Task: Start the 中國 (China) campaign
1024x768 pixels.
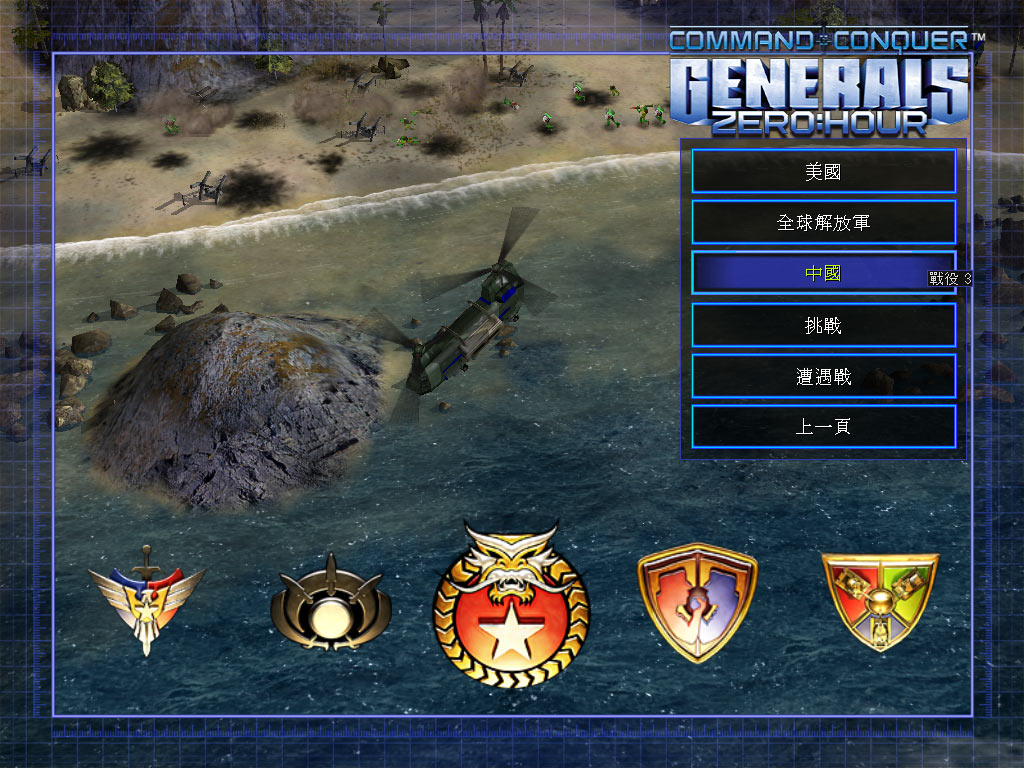Action: point(823,273)
